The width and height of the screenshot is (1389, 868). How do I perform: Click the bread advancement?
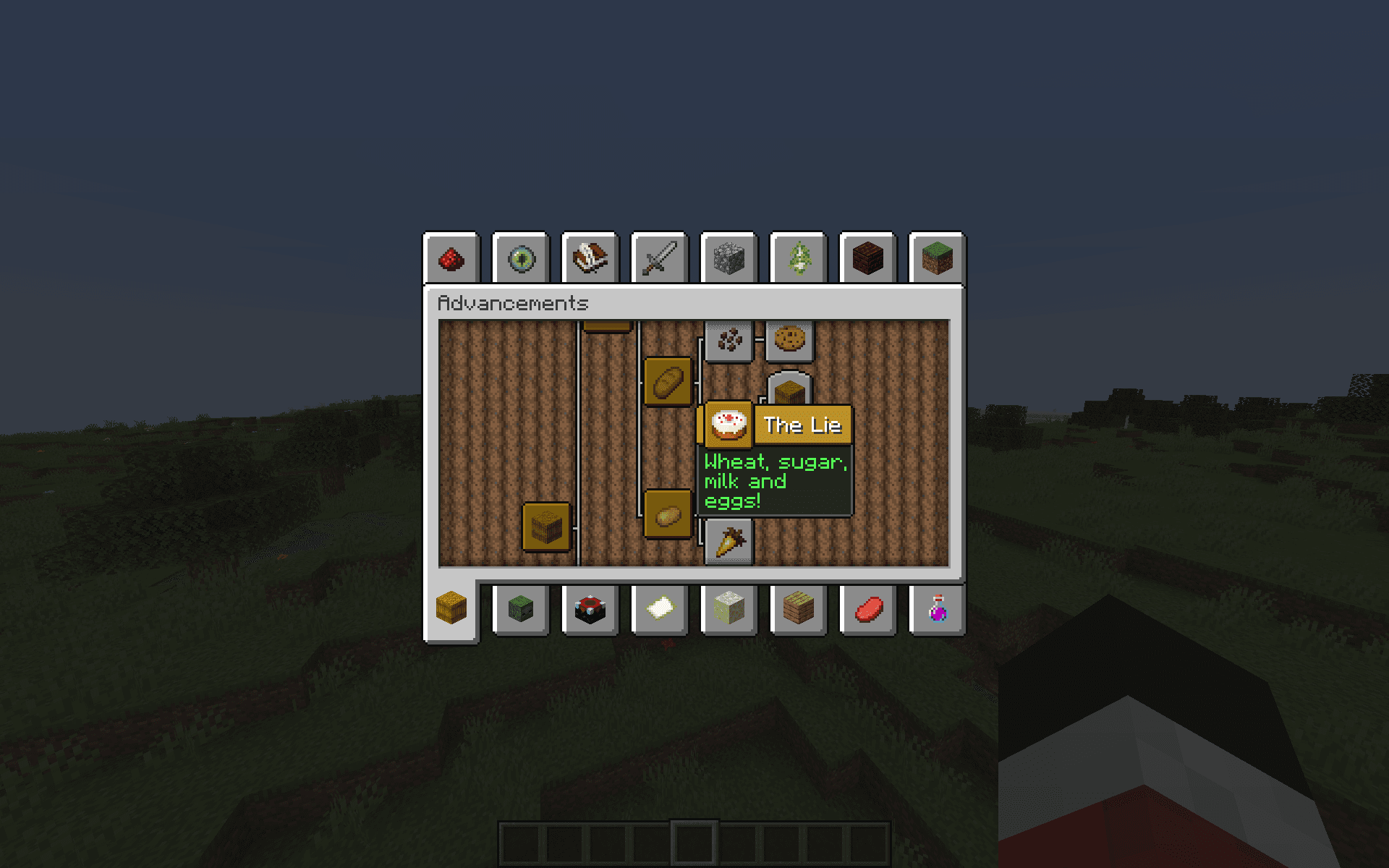[x=668, y=381]
